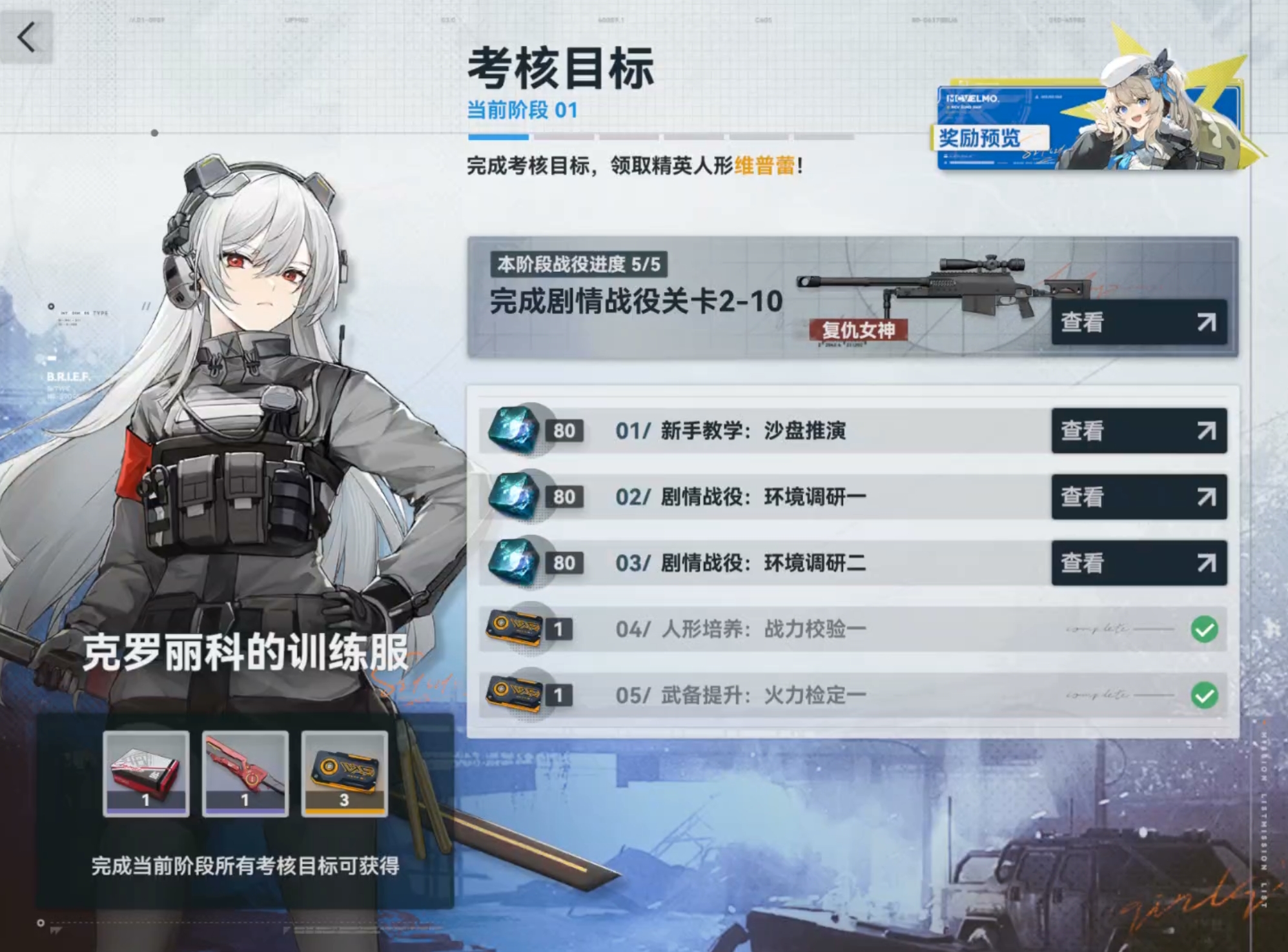Click the green checkmark on 战力校验一
This screenshot has width=1288, height=952.
pyautogui.click(x=1205, y=627)
